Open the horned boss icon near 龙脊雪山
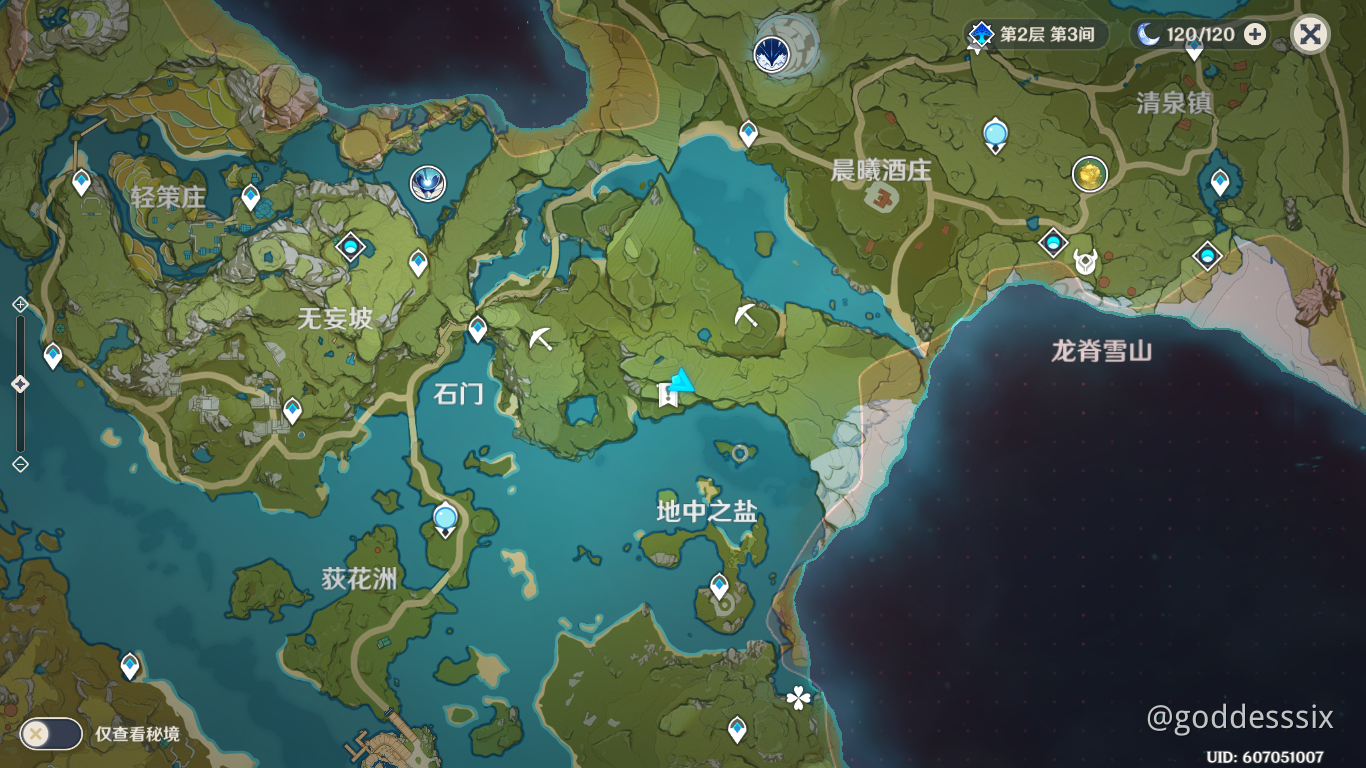 (1084, 260)
